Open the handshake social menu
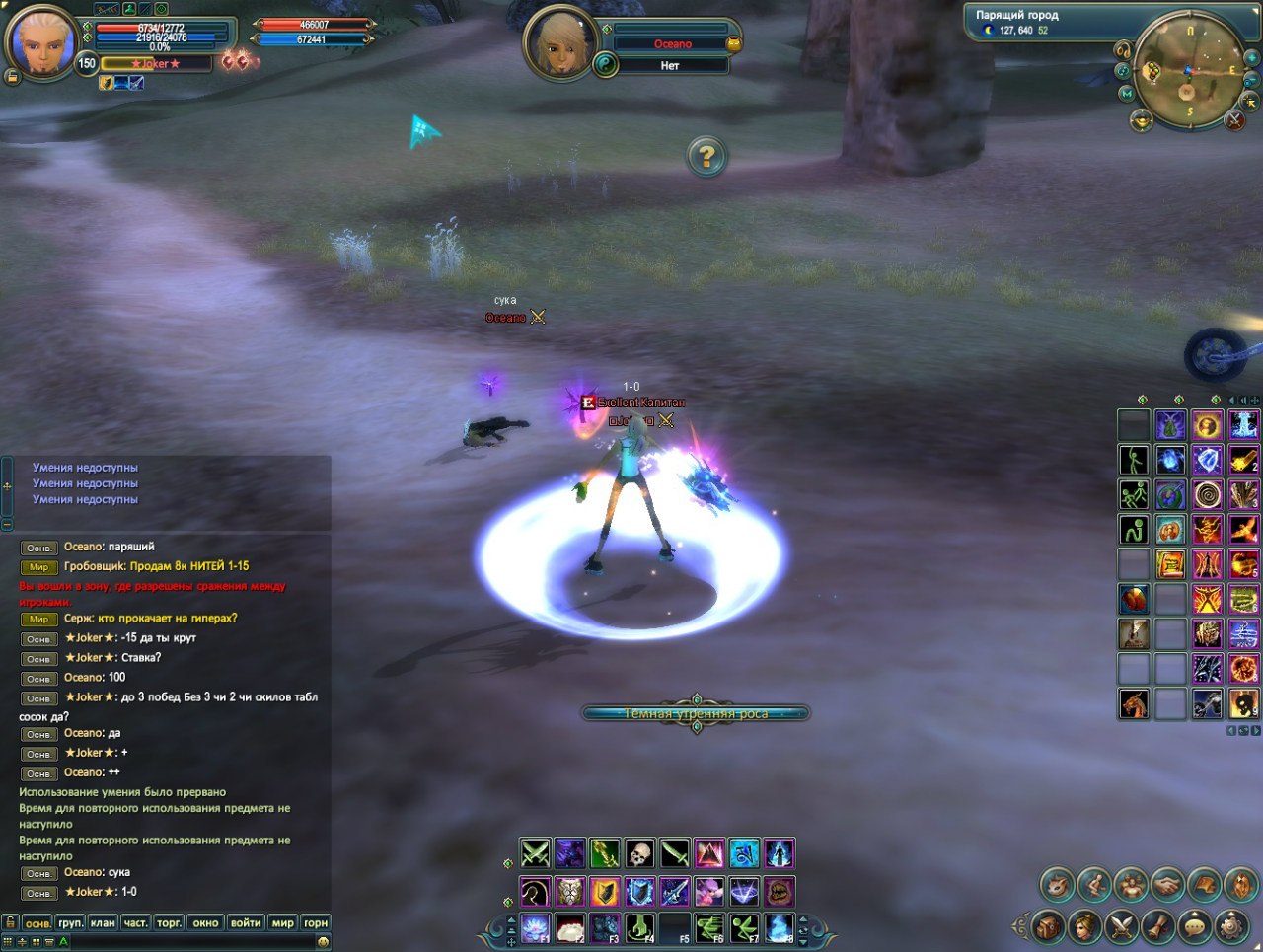Image resolution: width=1263 pixels, height=952 pixels. click(x=1168, y=885)
